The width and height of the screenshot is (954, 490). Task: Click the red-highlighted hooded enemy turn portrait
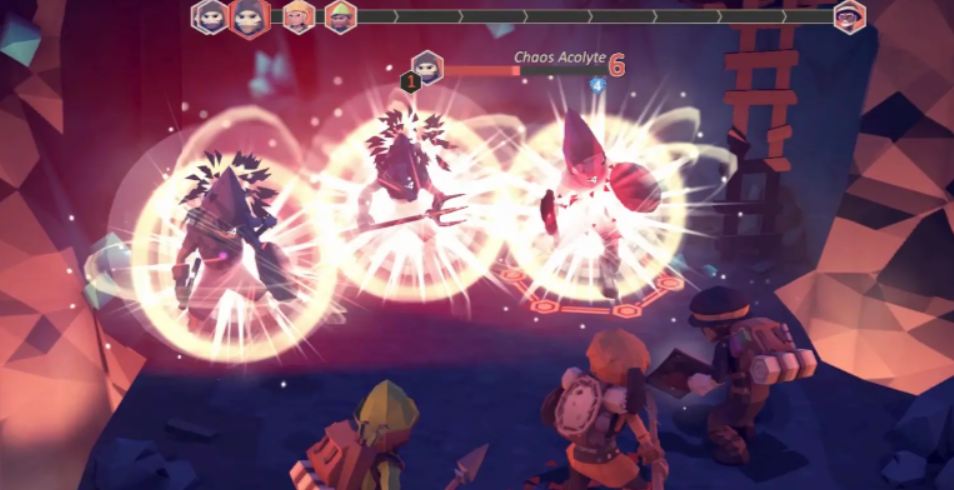(250, 16)
